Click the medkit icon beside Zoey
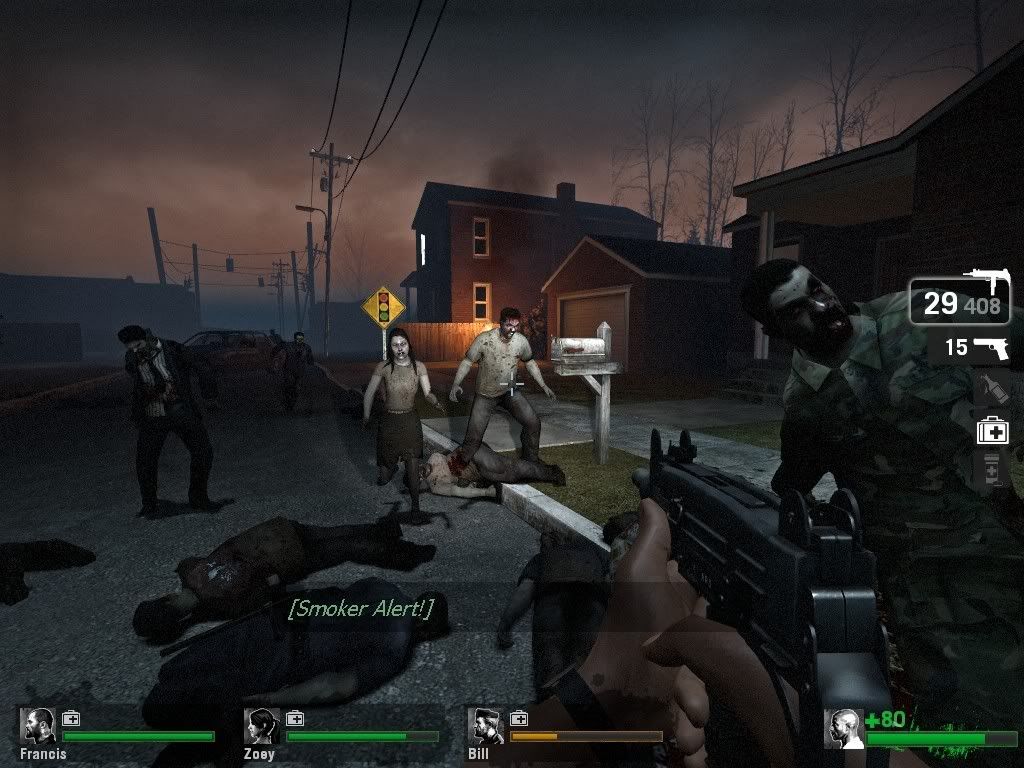This screenshot has height=768, width=1024. pyautogui.click(x=295, y=718)
